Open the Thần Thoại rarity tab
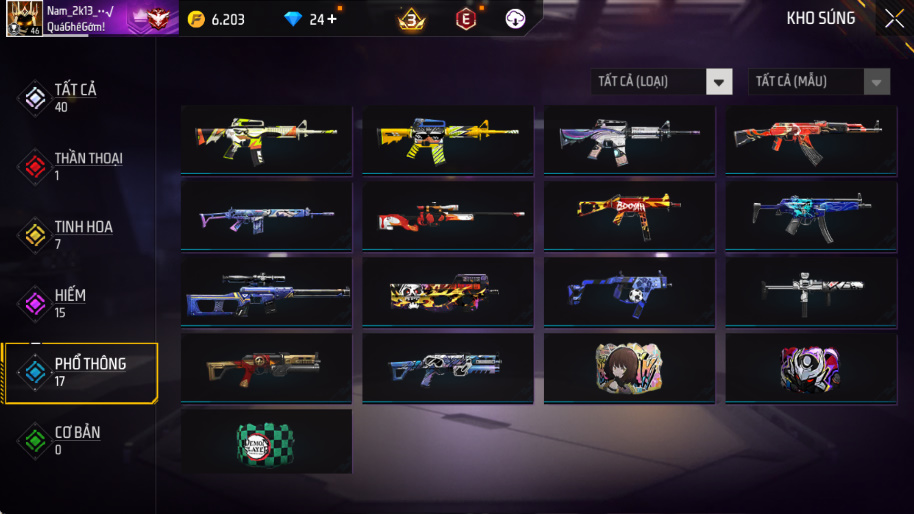Viewport: 914px width, 514px height. pyautogui.click(x=78, y=166)
